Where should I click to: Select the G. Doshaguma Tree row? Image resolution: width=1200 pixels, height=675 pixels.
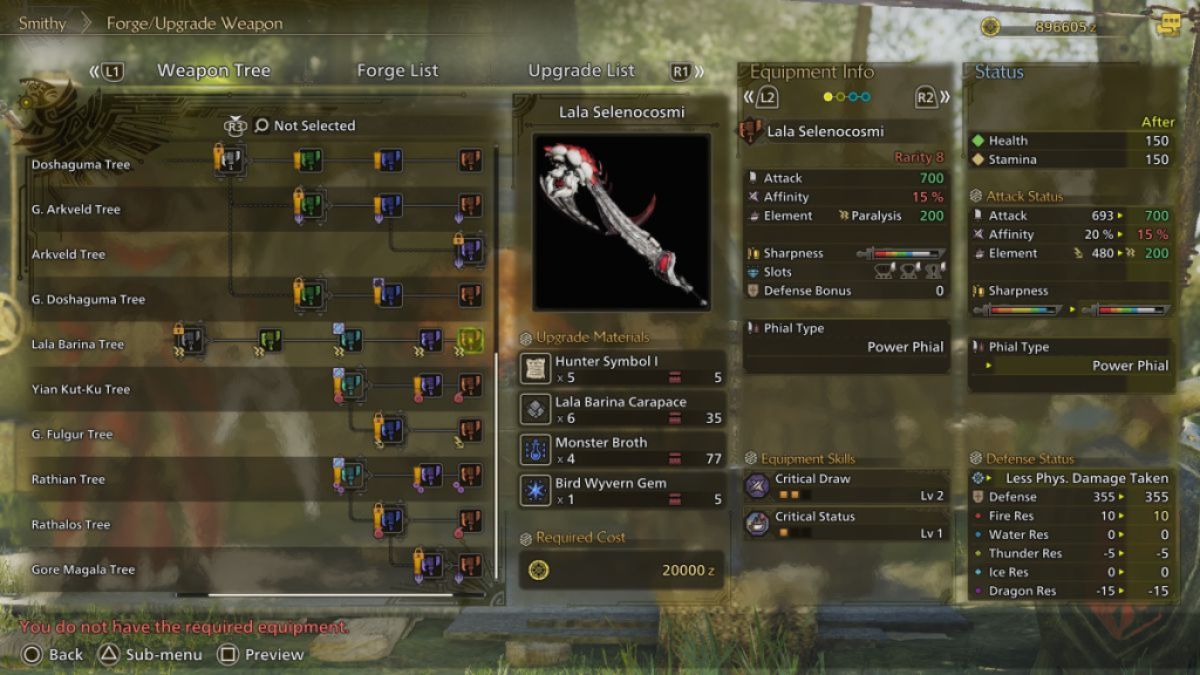pos(88,300)
